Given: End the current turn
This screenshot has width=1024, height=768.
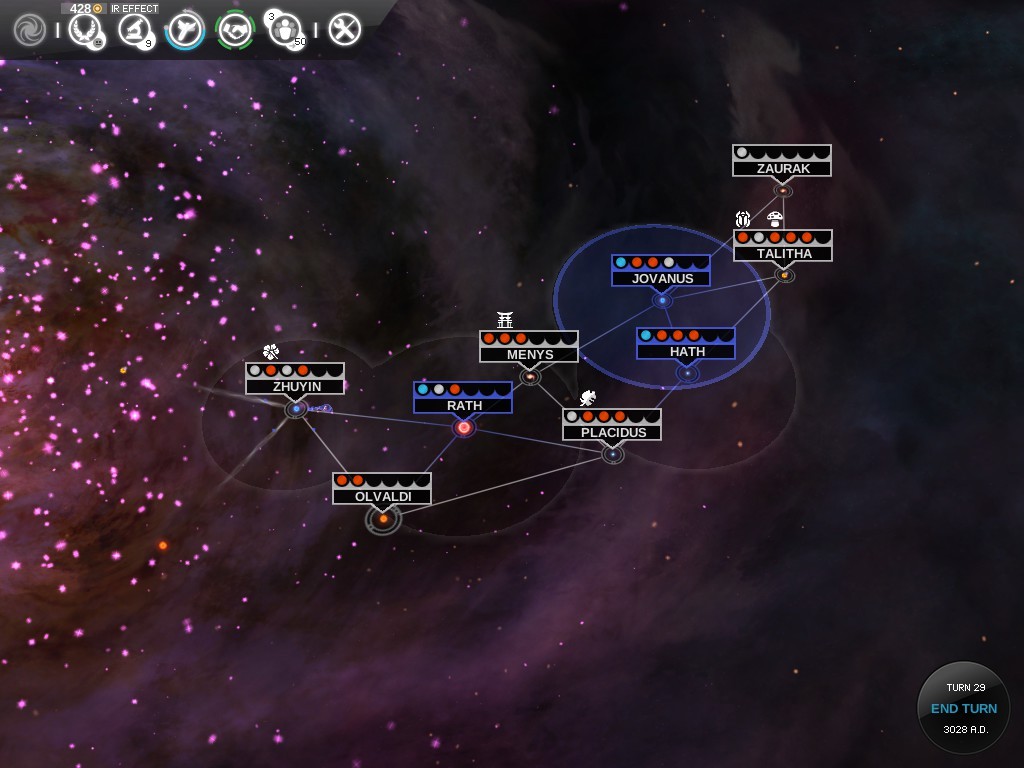Looking at the screenshot, I should point(963,708).
